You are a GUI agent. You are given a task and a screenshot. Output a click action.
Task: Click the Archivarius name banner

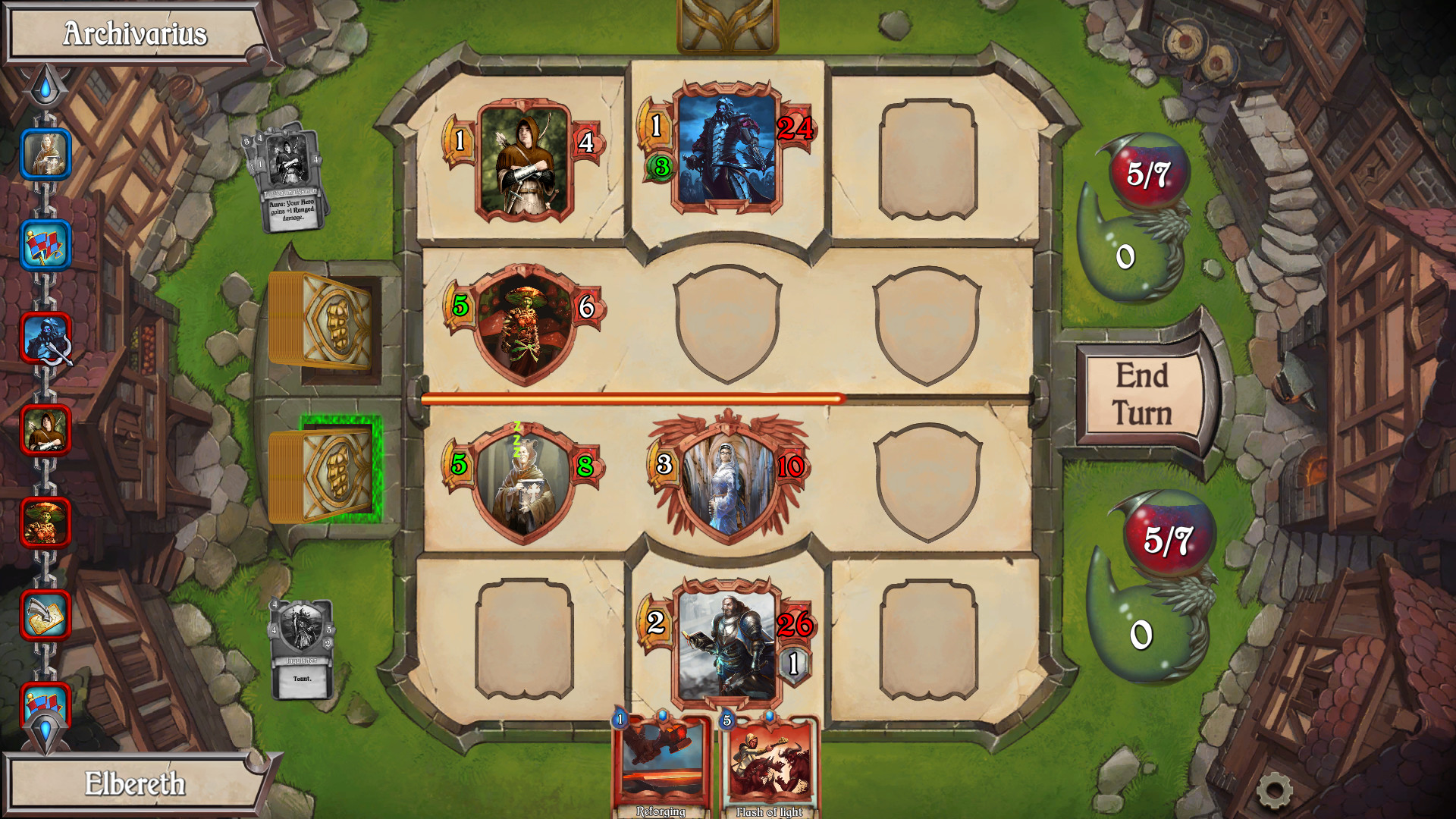point(135,33)
